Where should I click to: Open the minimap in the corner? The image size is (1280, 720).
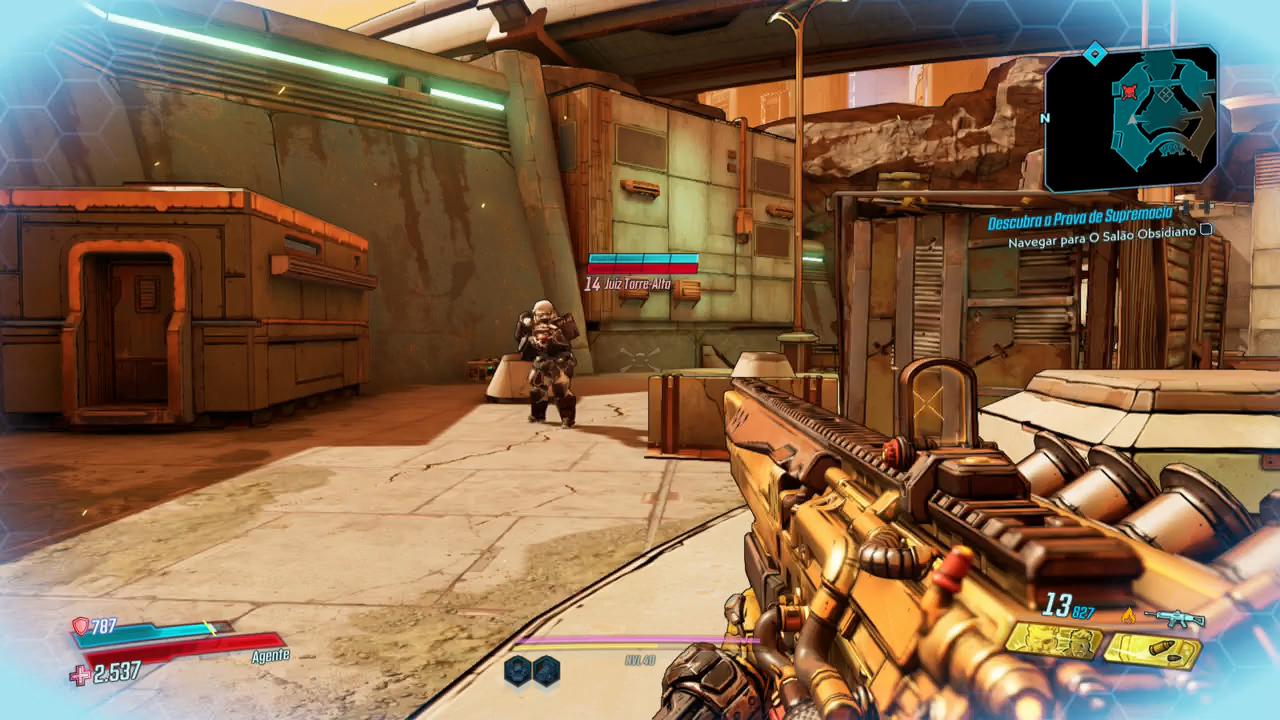tap(1131, 118)
